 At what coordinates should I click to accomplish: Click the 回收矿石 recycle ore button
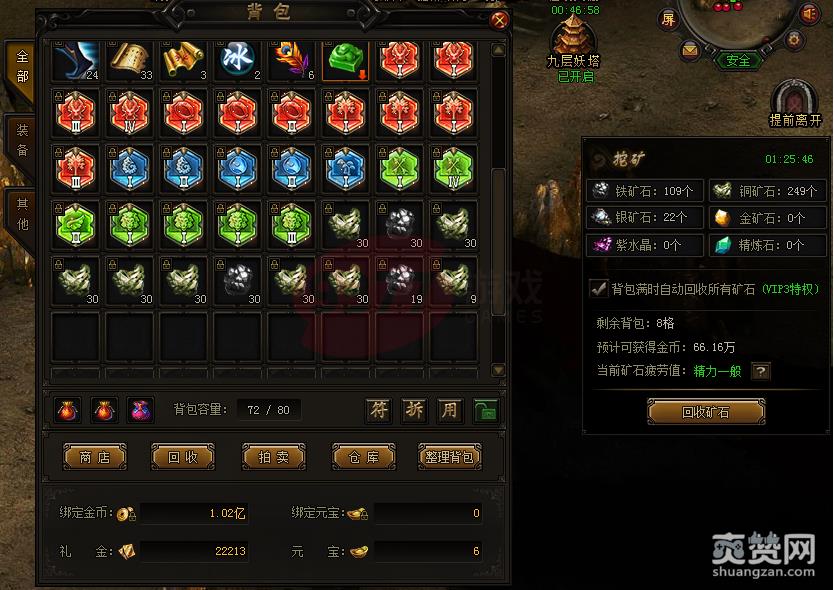click(706, 411)
